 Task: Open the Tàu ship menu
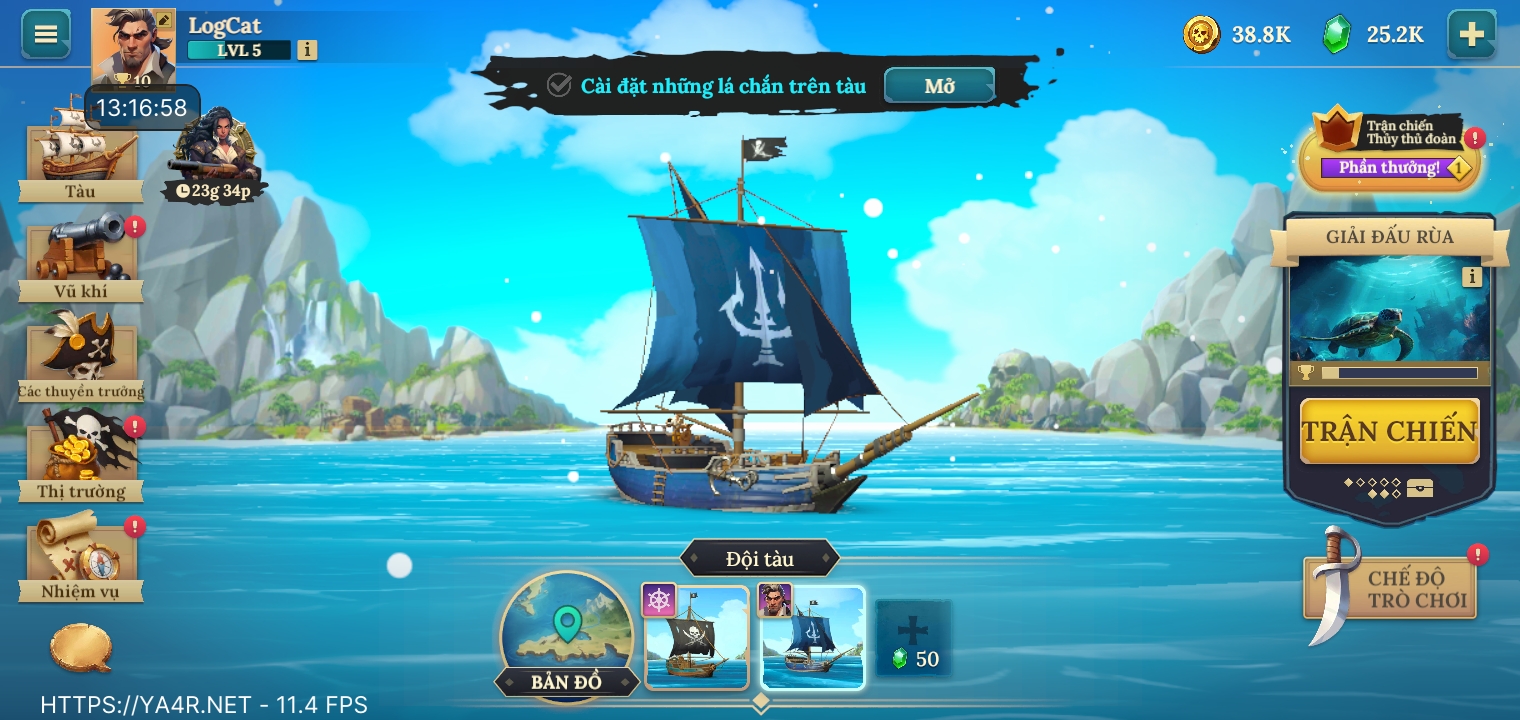[81, 150]
